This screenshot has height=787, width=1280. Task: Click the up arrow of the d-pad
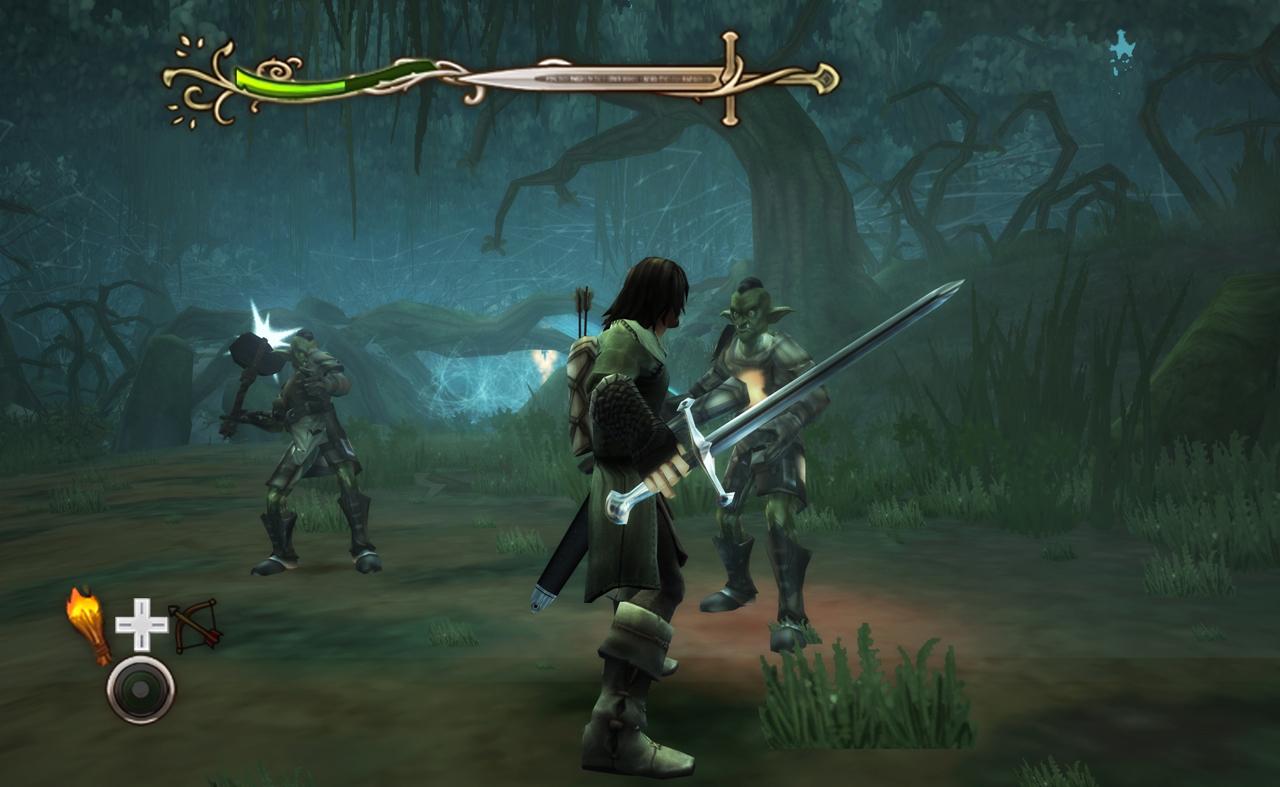[140, 608]
